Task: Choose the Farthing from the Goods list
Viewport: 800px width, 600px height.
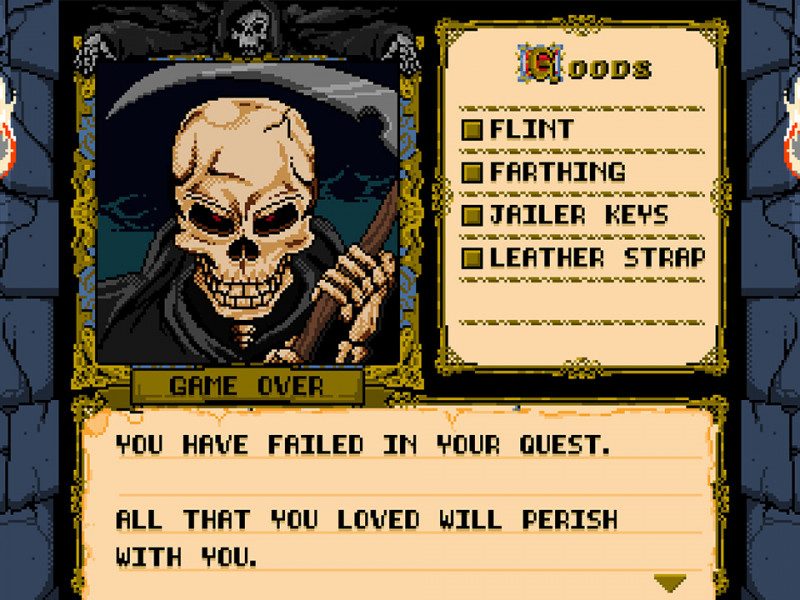Action: pyautogui.click(x=556, y=172)
